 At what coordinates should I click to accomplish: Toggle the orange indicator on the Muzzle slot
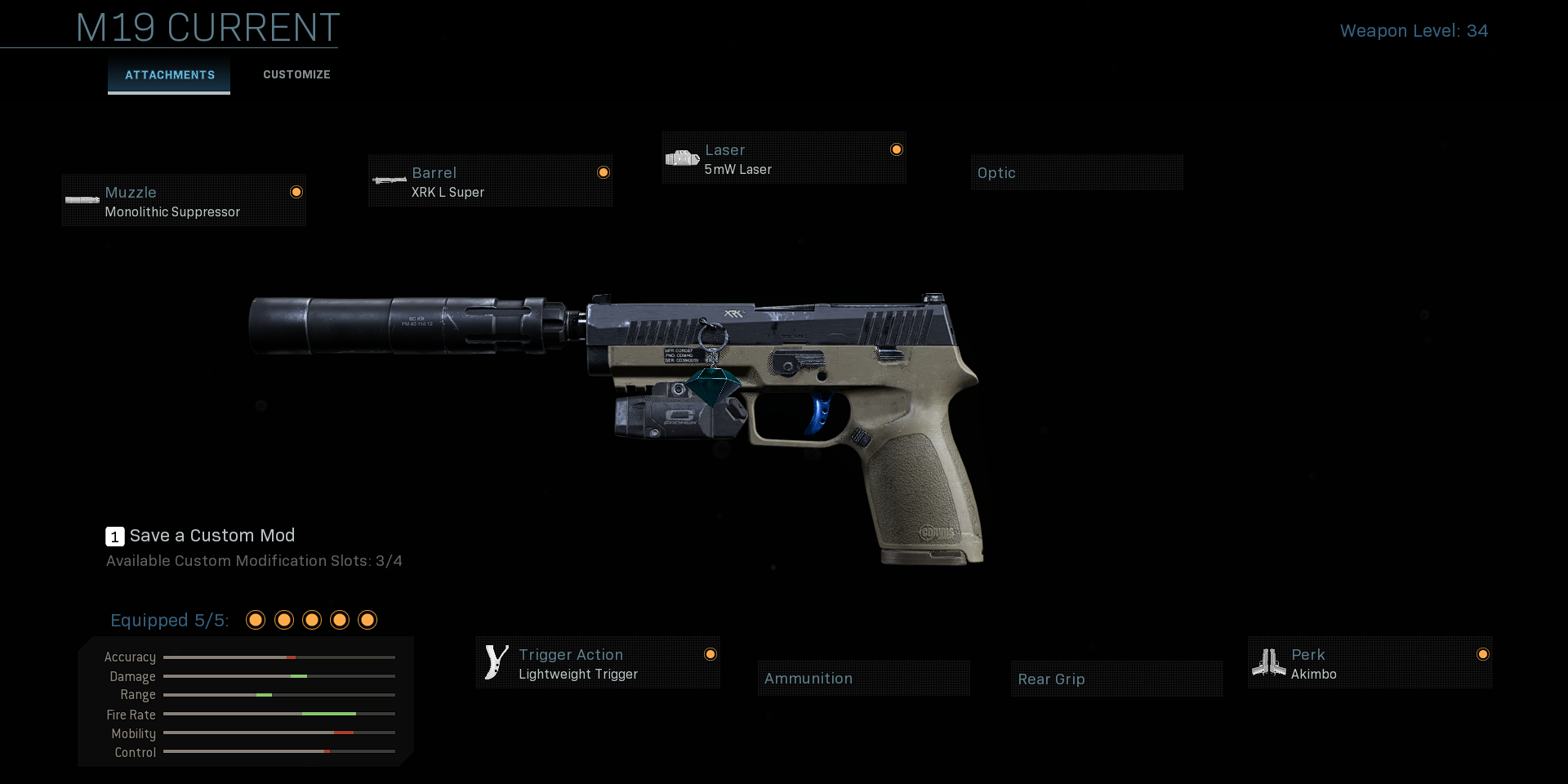pos(295,191)
